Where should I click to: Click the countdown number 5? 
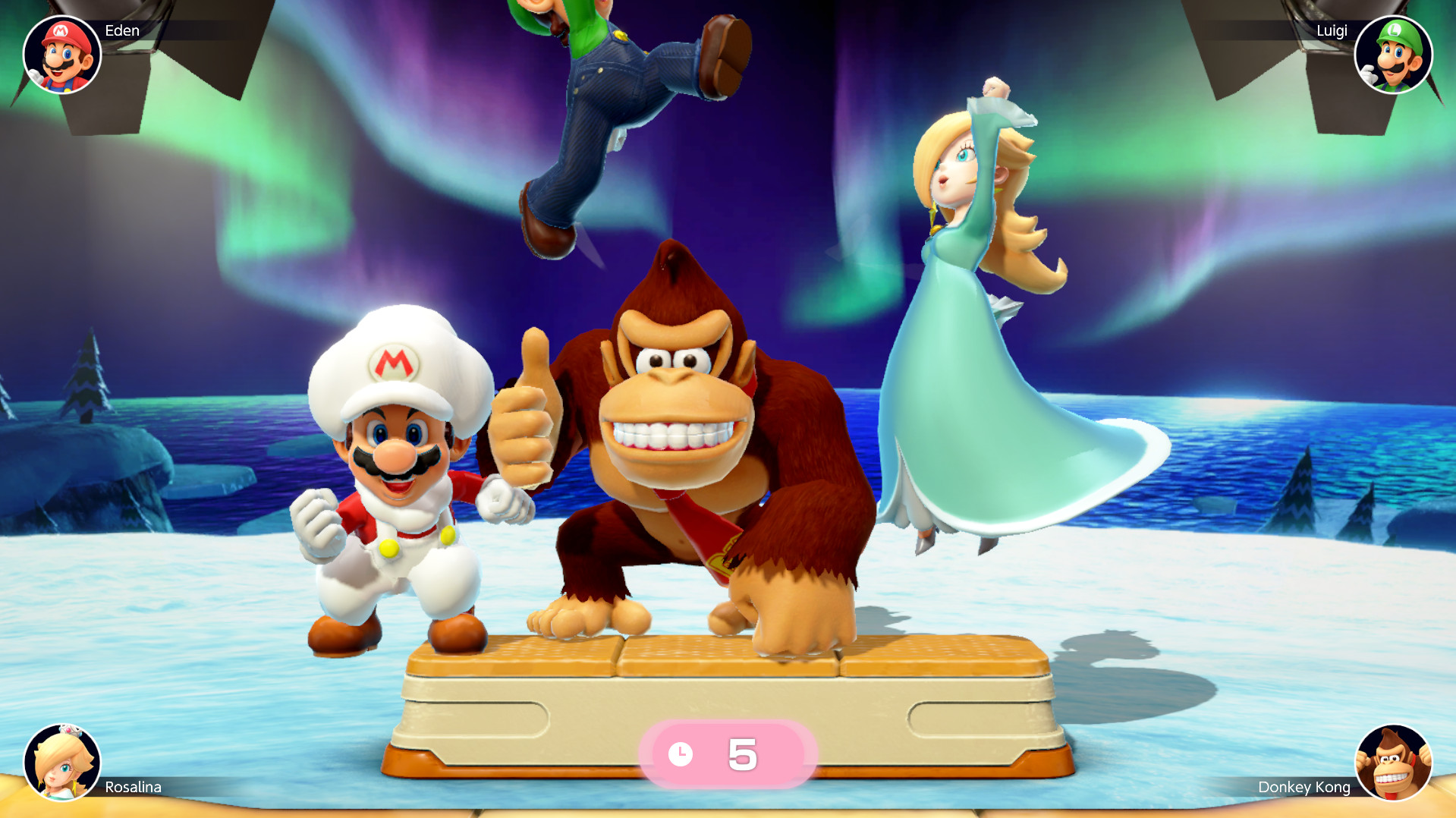click(x=743, y=754)
